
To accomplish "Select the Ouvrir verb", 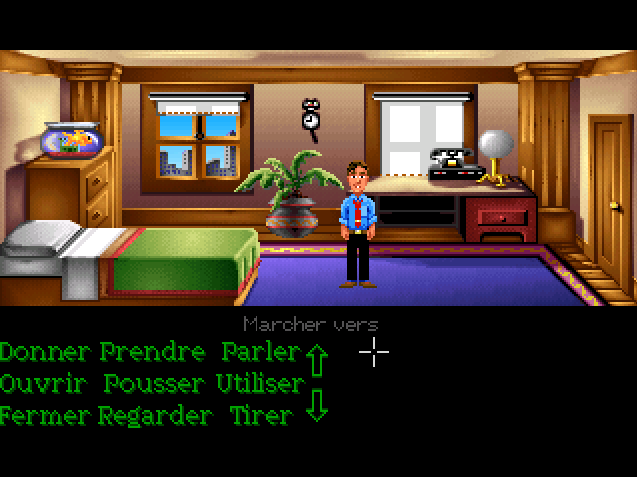I will 42,383.
